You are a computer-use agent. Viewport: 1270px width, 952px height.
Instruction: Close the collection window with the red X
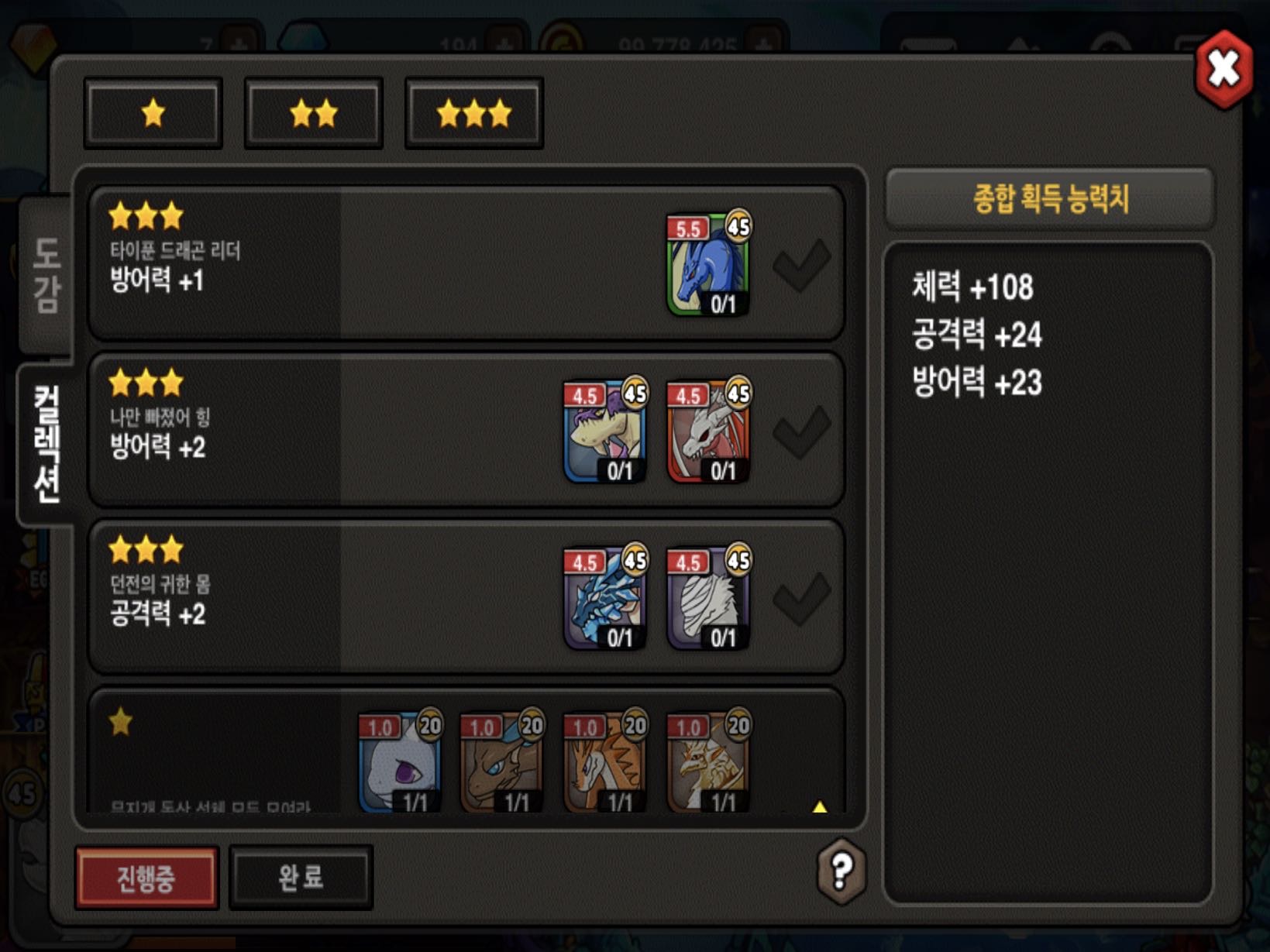coord(1224,70)
